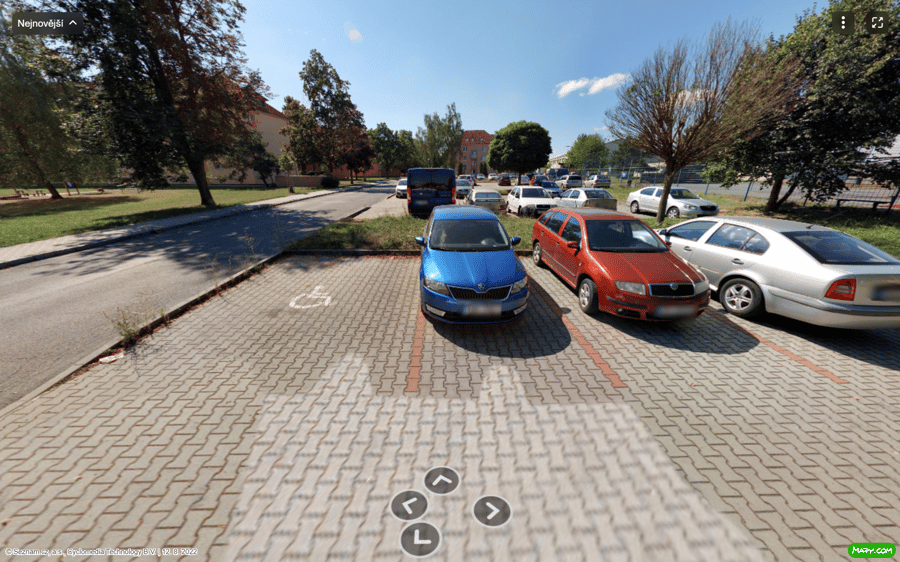Image resolution: width=900 pixels, height=562 pixels.
Task: Step with the right-pointing navigation arrow
Action: 491,511
